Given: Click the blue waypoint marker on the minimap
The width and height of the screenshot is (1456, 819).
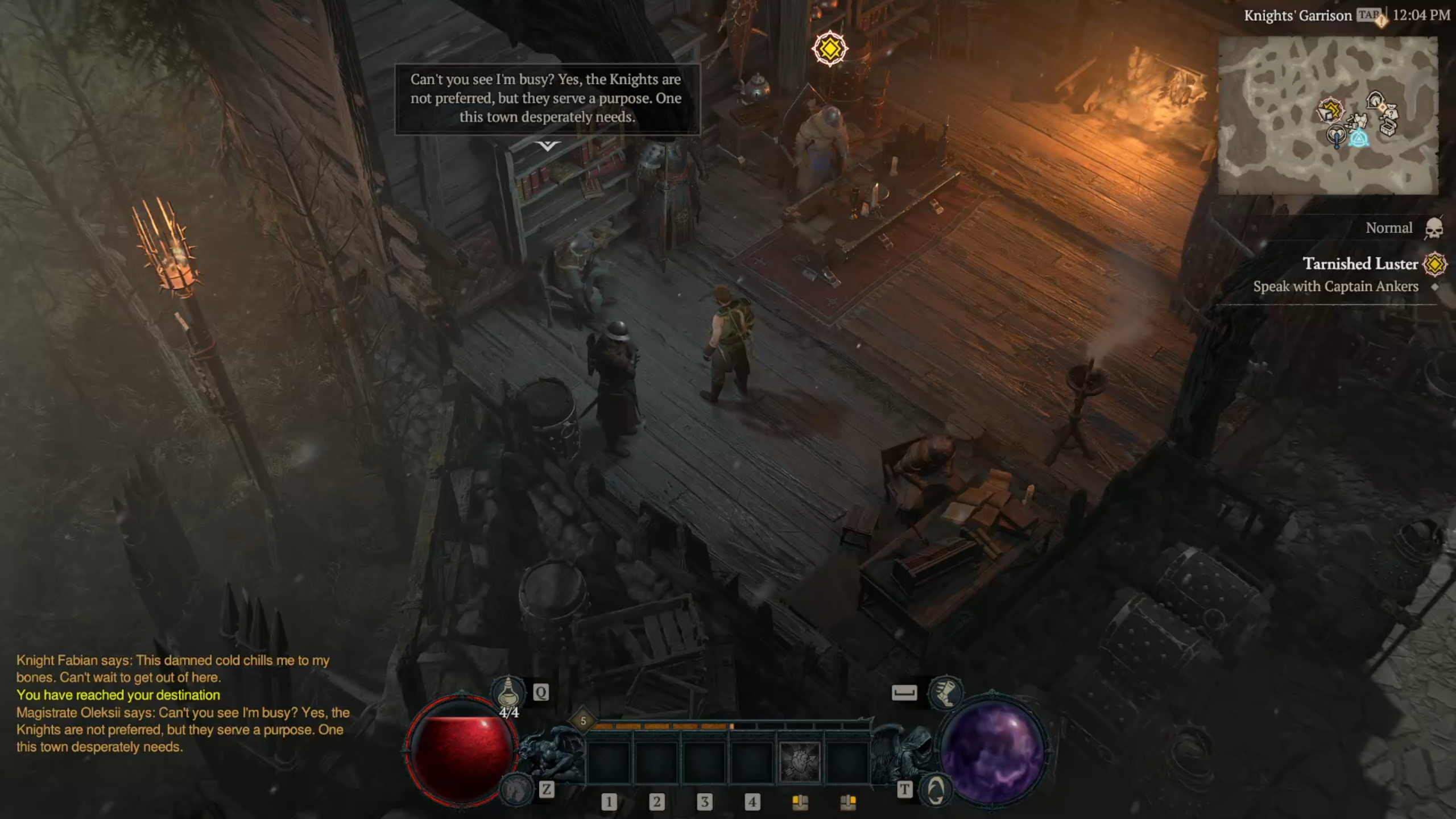Looking at the screenshot, I should click(1359, 138).
